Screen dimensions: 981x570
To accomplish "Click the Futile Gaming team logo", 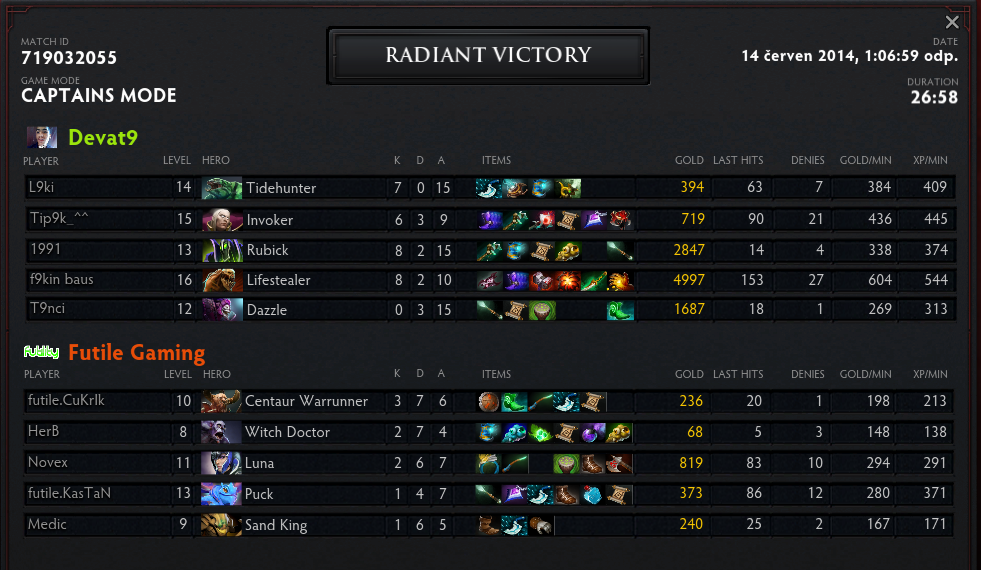I will coord(41,352).
